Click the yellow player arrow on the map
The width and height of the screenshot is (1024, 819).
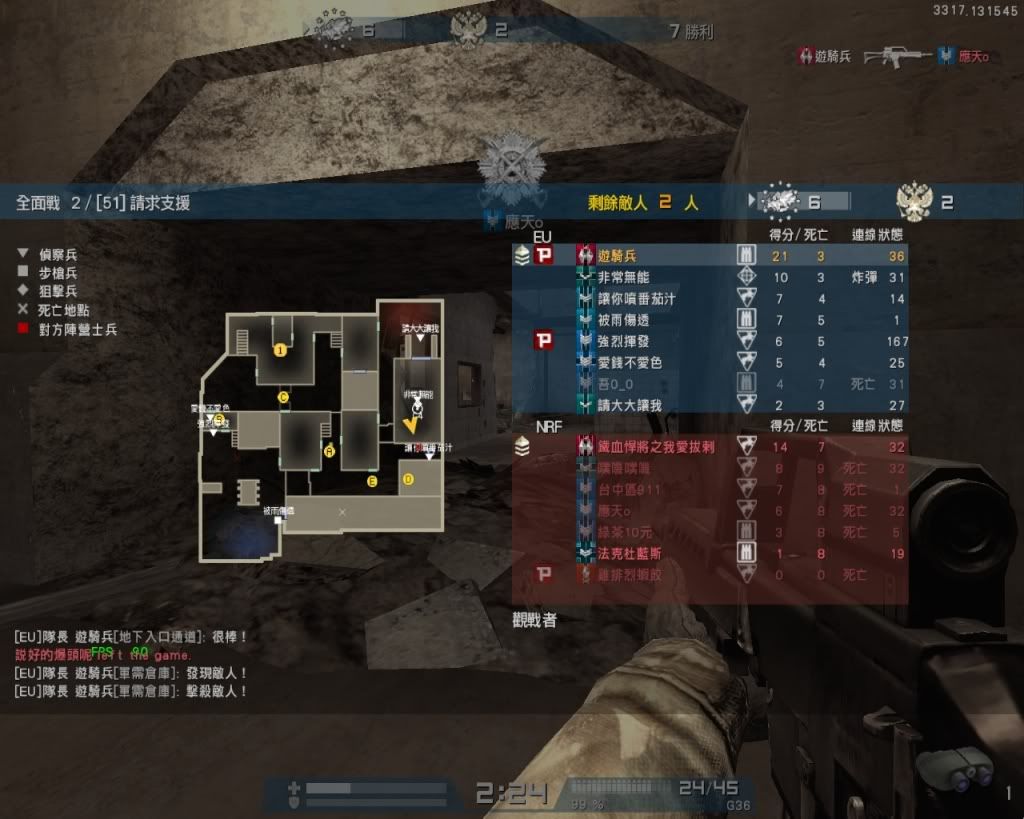tap(410, 426)
